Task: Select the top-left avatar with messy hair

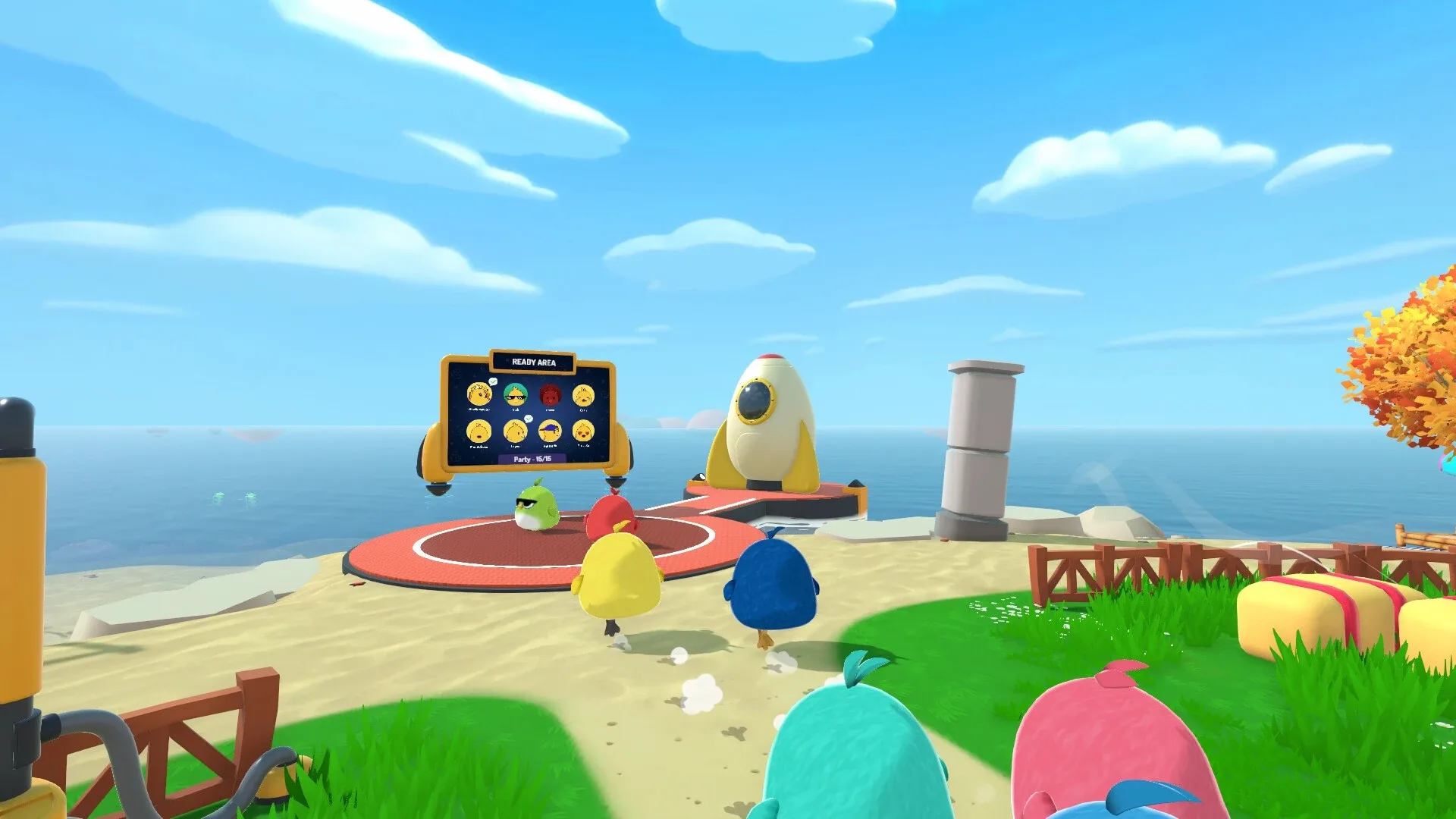Action: [x=479, y=394]
